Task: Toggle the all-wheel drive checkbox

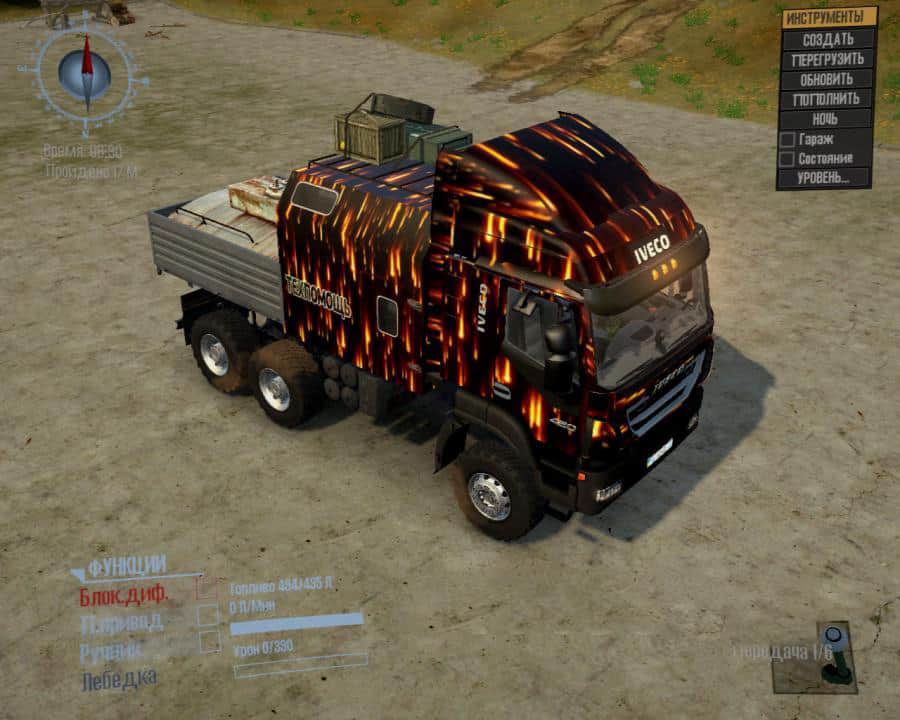Action: 208,616
